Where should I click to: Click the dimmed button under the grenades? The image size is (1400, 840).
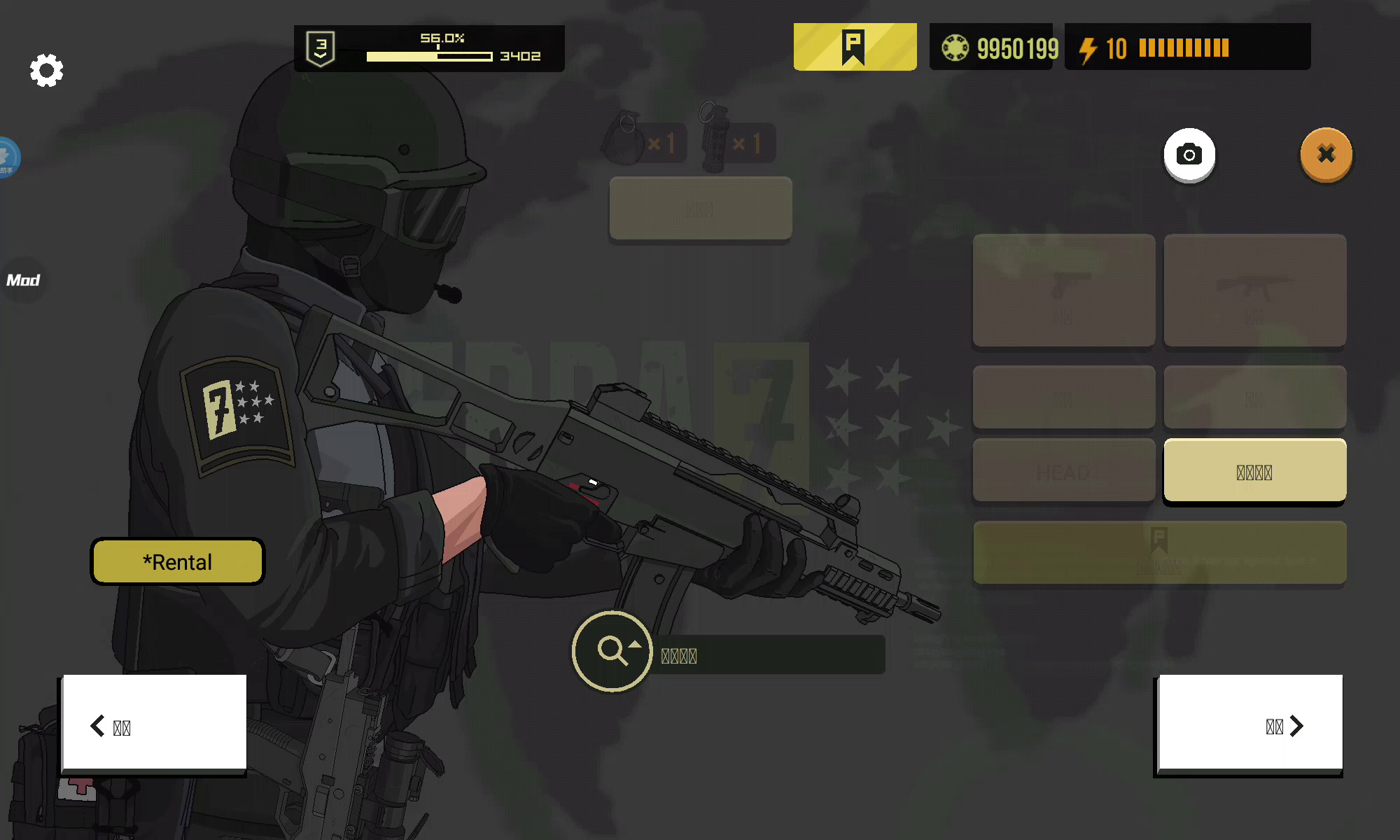coord(701,209)
